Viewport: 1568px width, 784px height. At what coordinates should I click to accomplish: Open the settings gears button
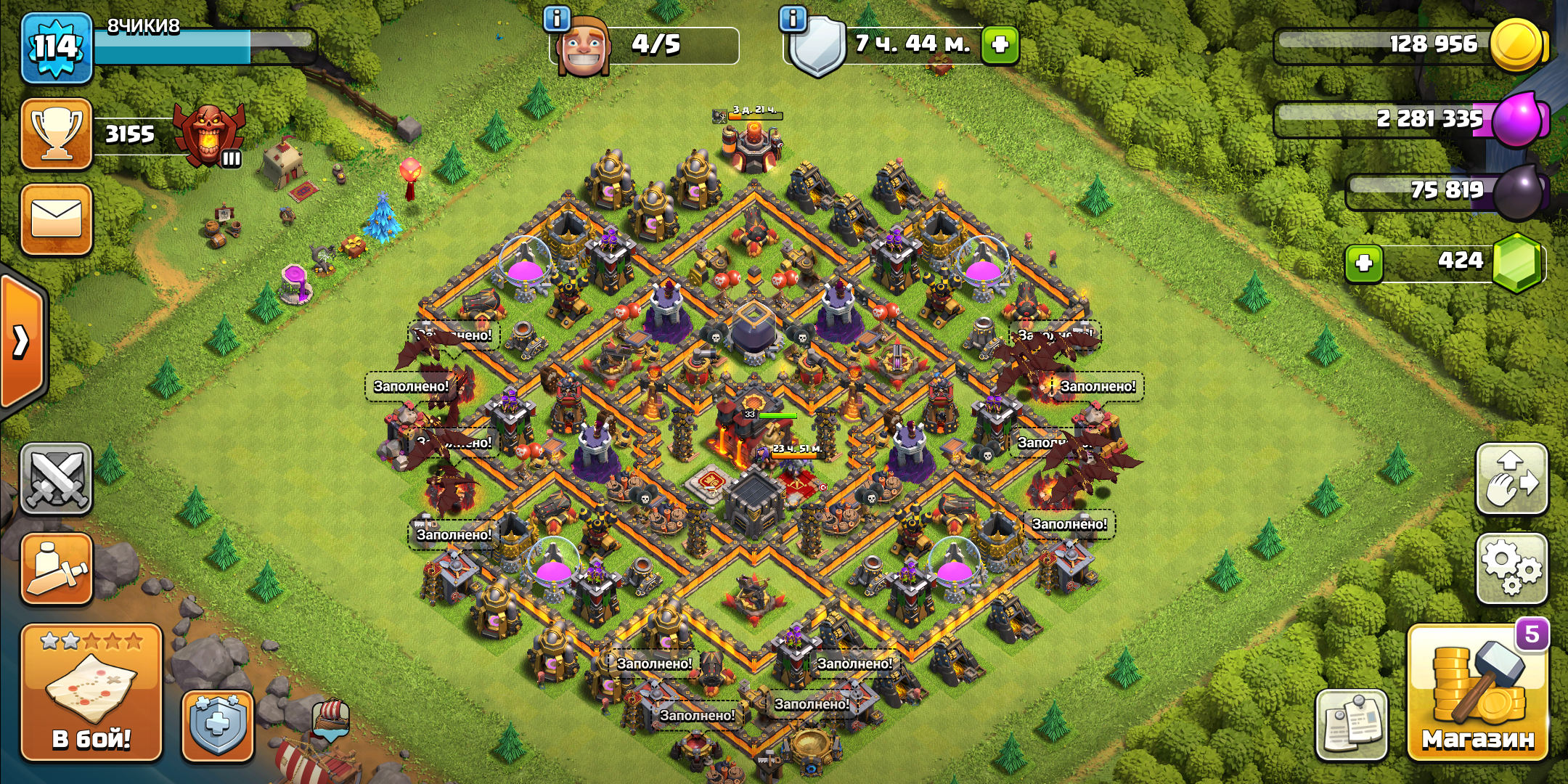(x=1512, y=568)
